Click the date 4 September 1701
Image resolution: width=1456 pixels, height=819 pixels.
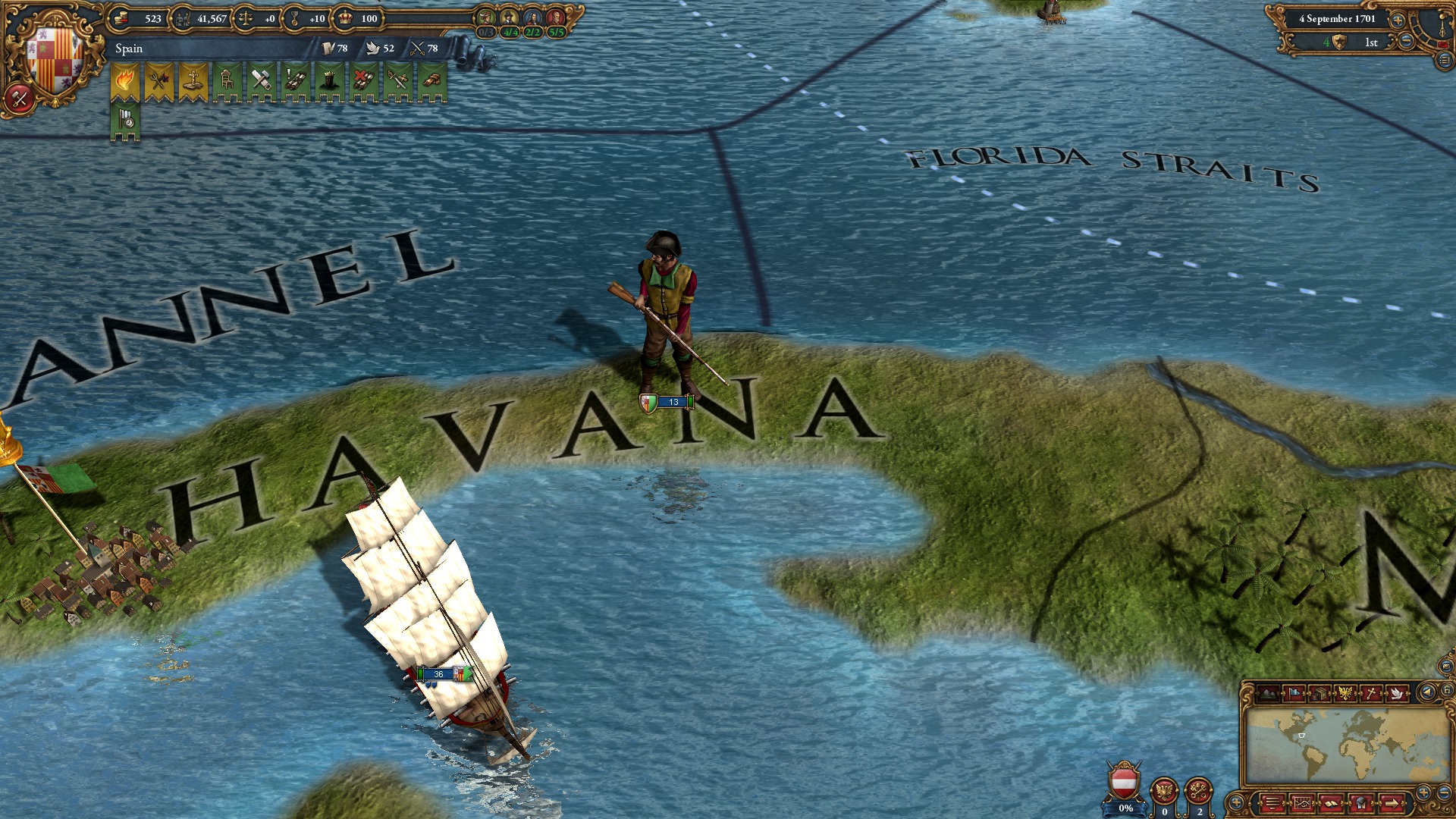1338,20
